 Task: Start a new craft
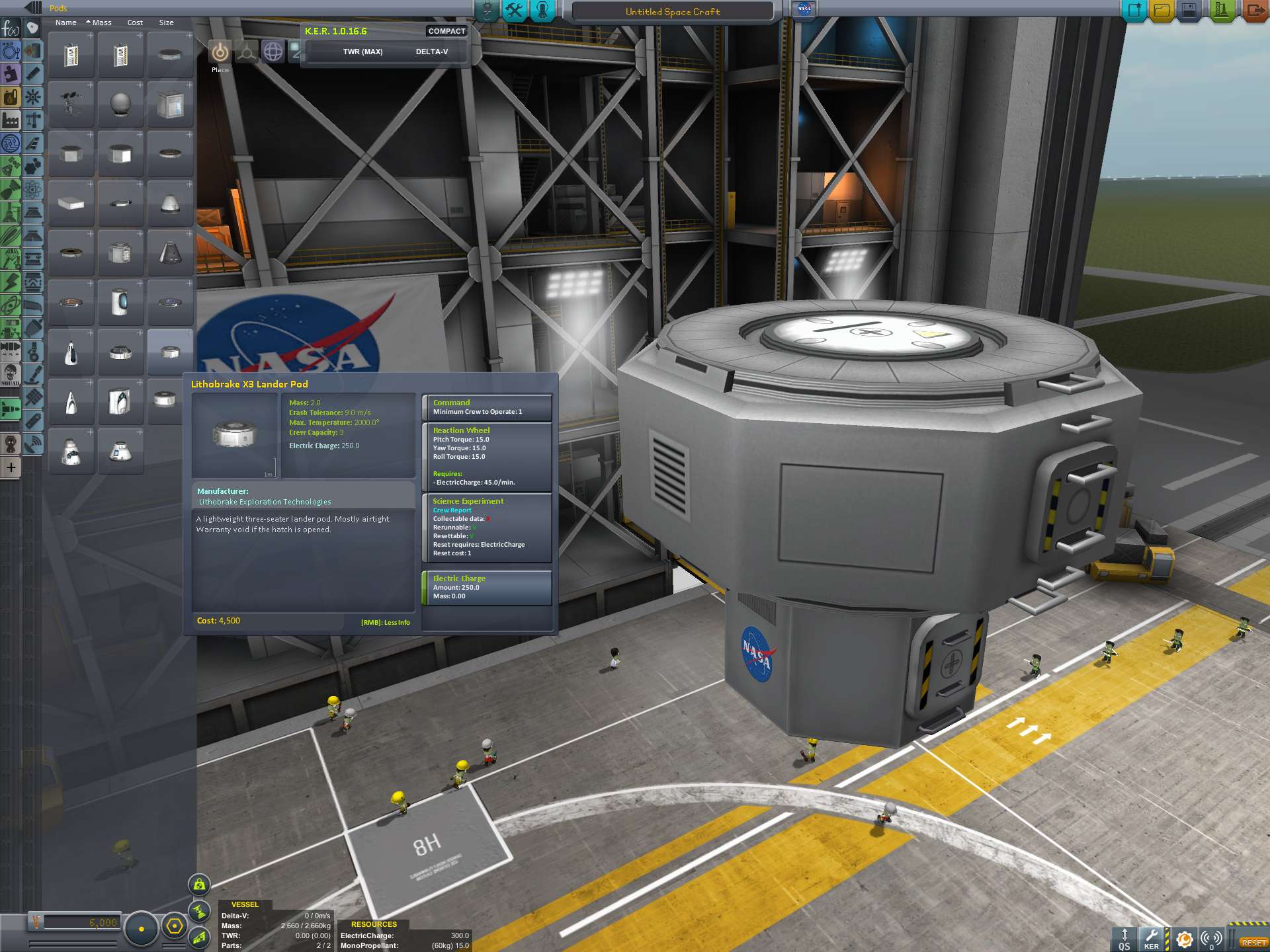point(1135,11)
